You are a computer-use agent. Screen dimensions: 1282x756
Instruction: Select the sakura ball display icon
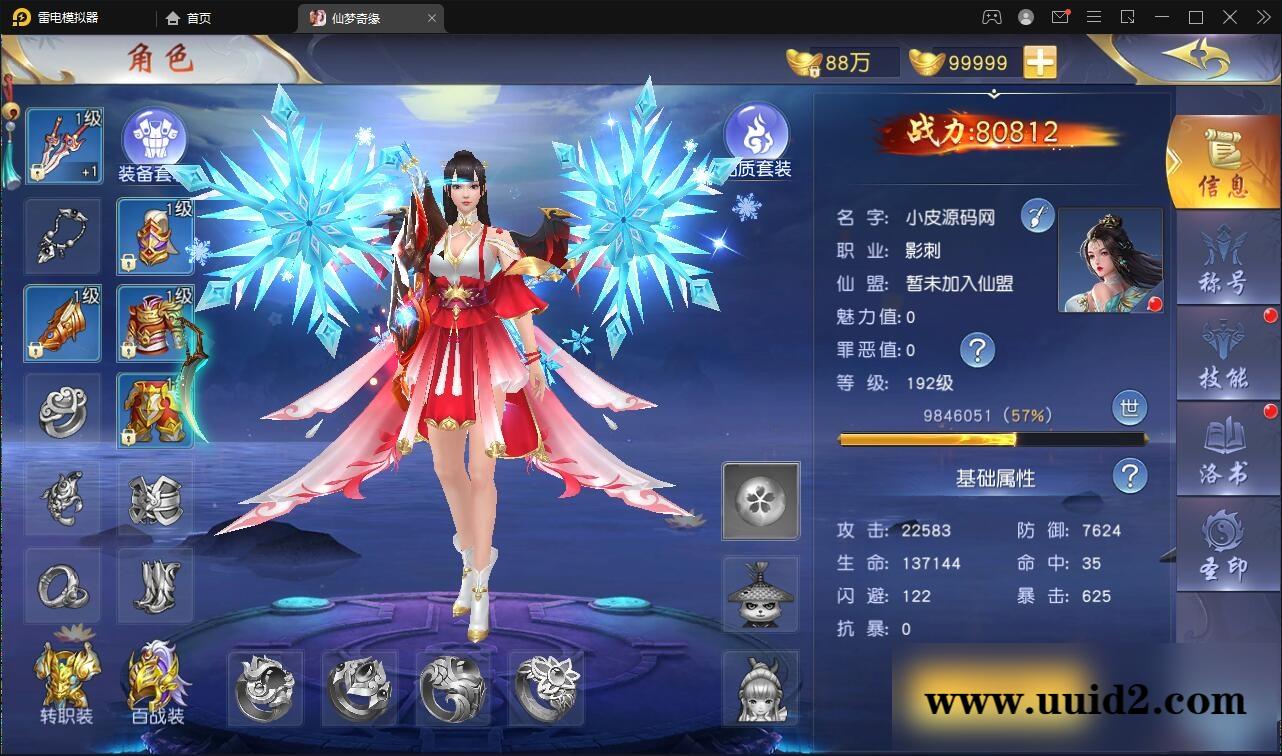click(760, 501)
